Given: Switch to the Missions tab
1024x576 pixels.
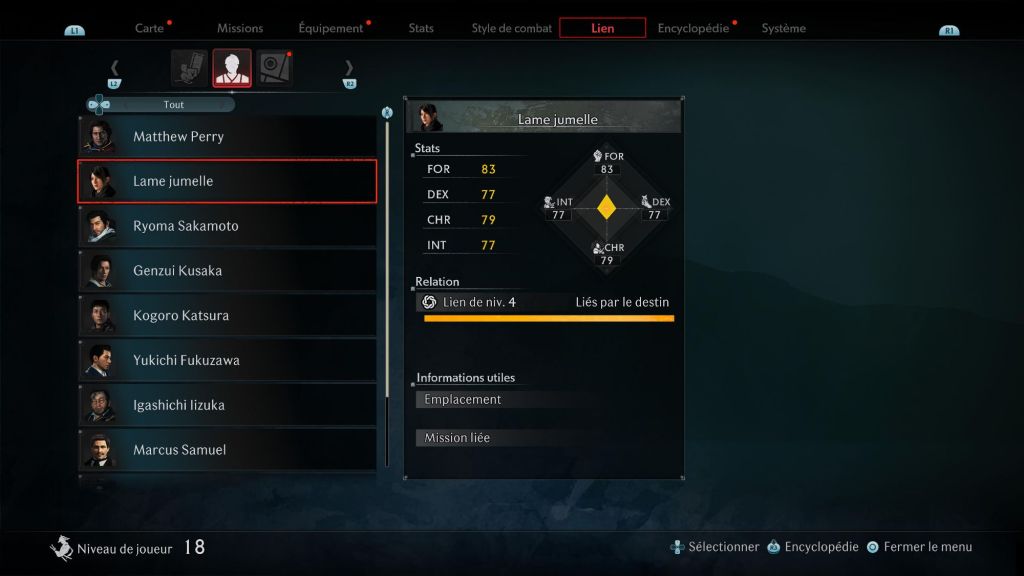Looking at the screenshot, I should [x=240, y=28].
